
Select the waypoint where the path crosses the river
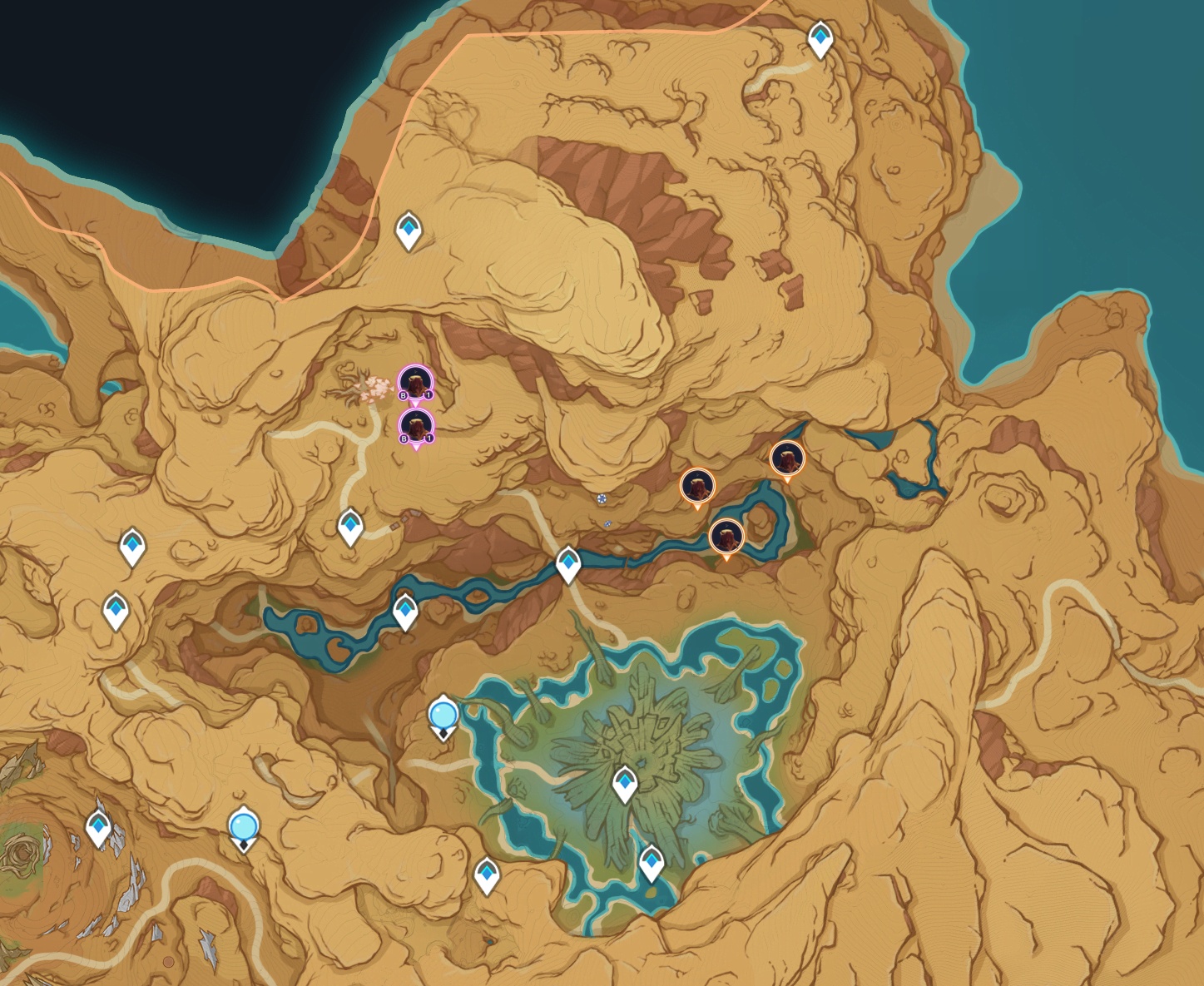(x=568, y=563)
